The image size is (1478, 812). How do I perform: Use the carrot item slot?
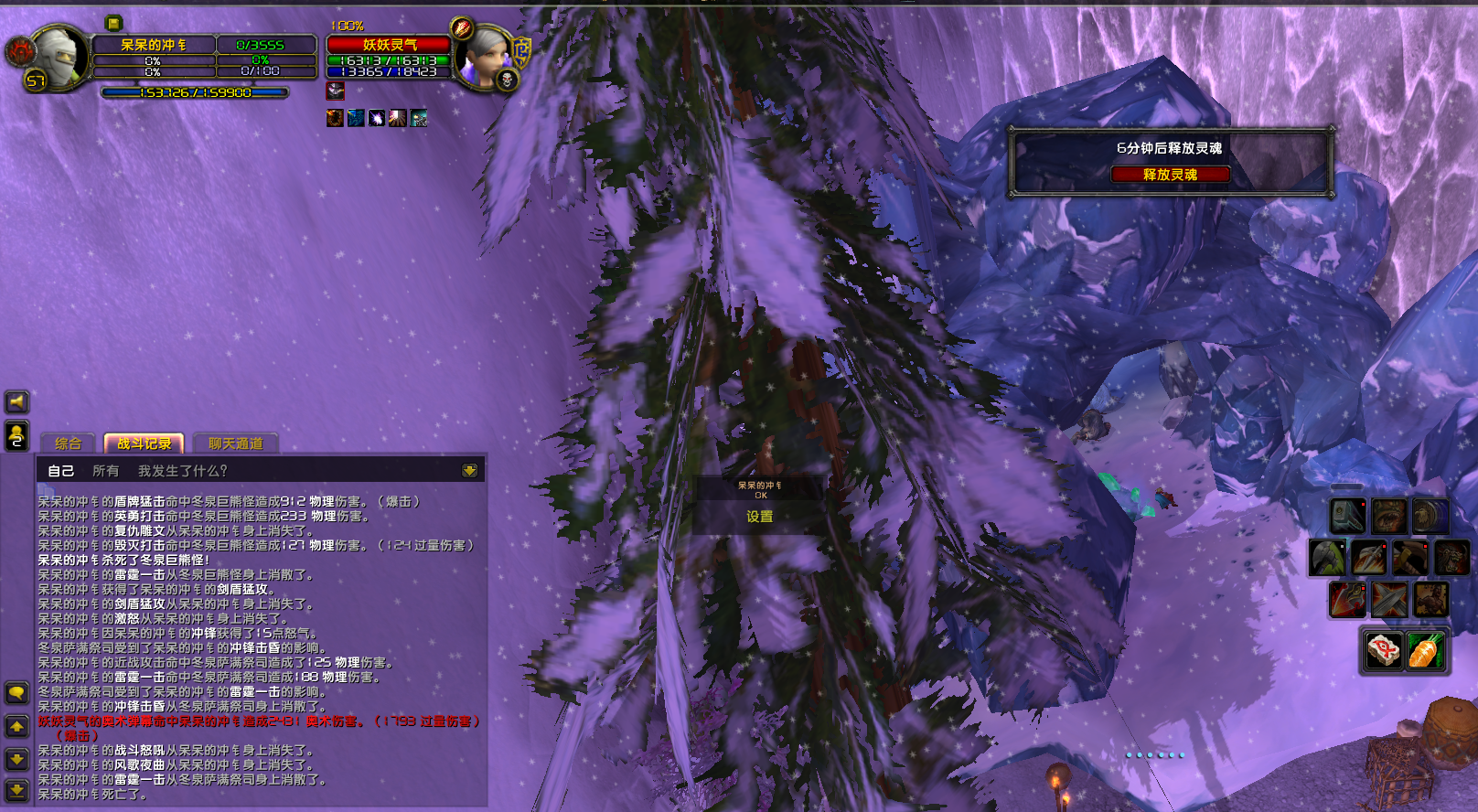1426,650
